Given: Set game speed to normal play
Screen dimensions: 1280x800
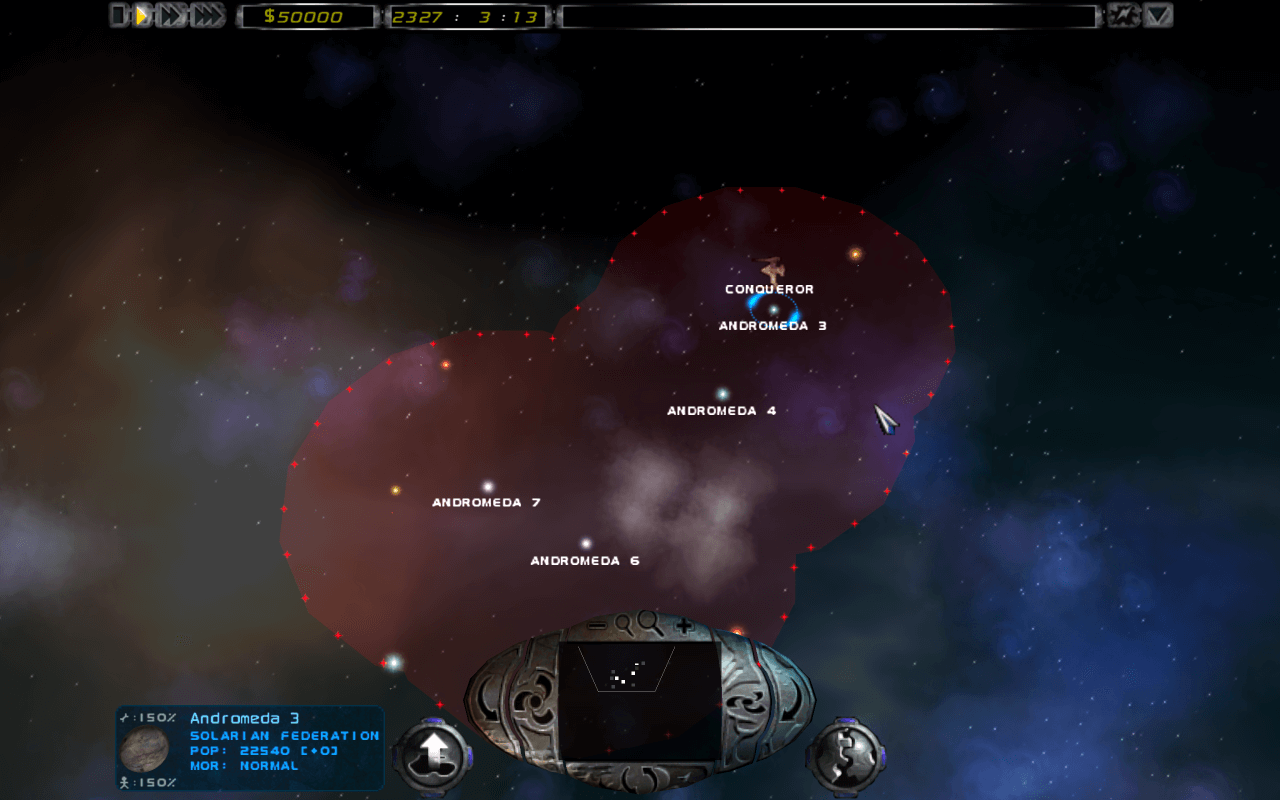Looking at the screenshot, I should 143,15.
